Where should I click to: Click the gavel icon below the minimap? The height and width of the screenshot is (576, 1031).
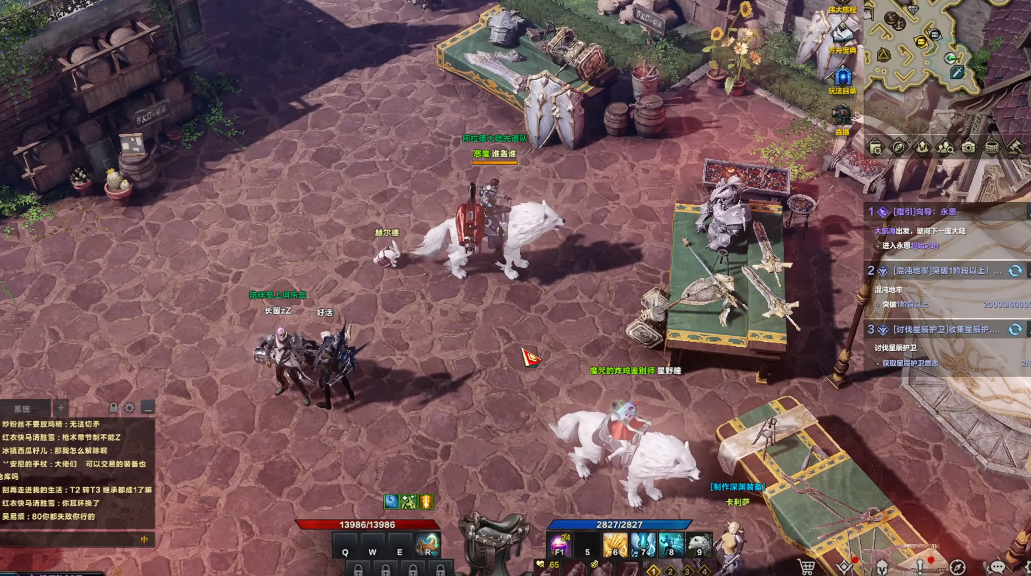[1015, 147]
